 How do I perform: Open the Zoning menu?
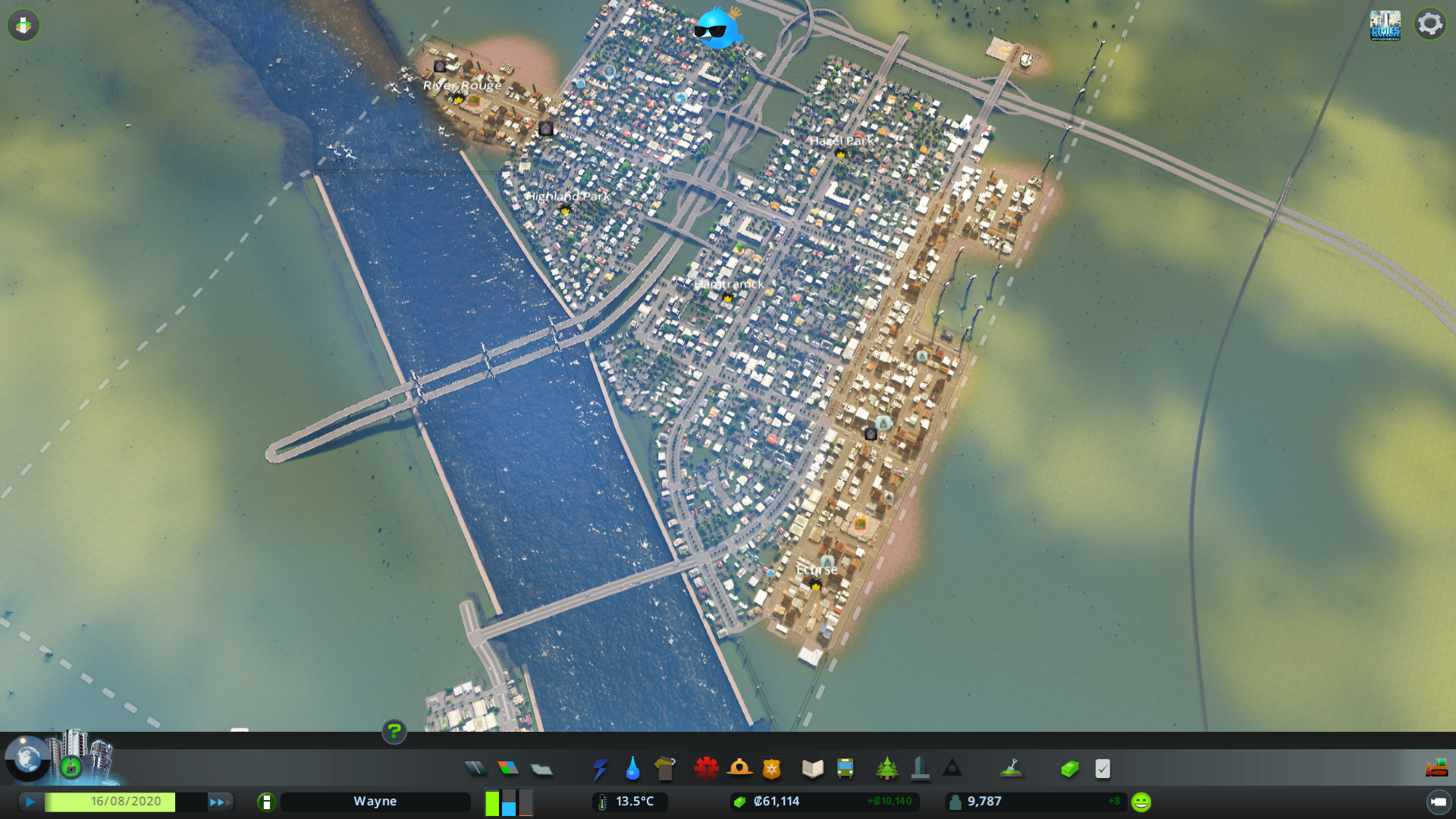509,768
